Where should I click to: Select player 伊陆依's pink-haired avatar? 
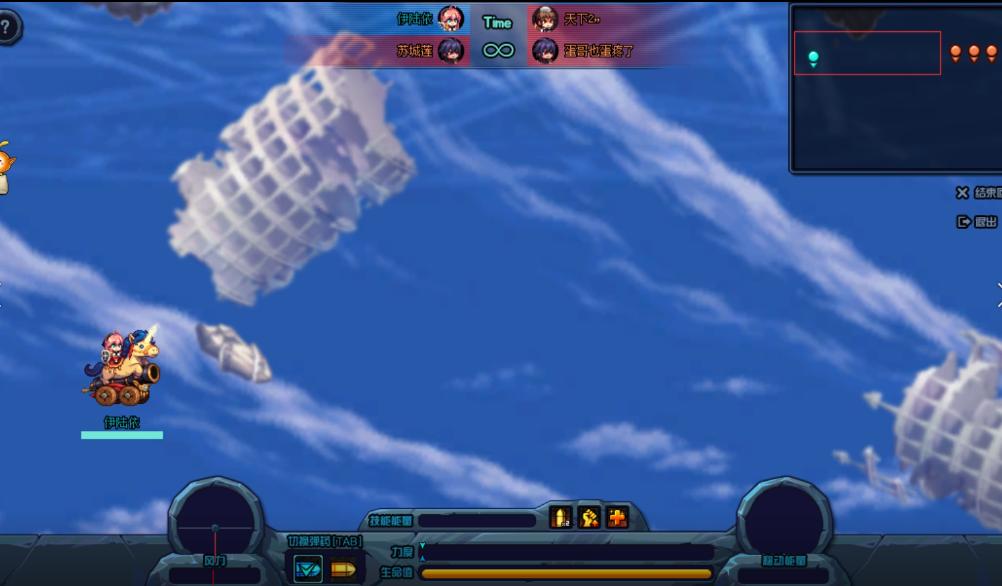[451, 19]
